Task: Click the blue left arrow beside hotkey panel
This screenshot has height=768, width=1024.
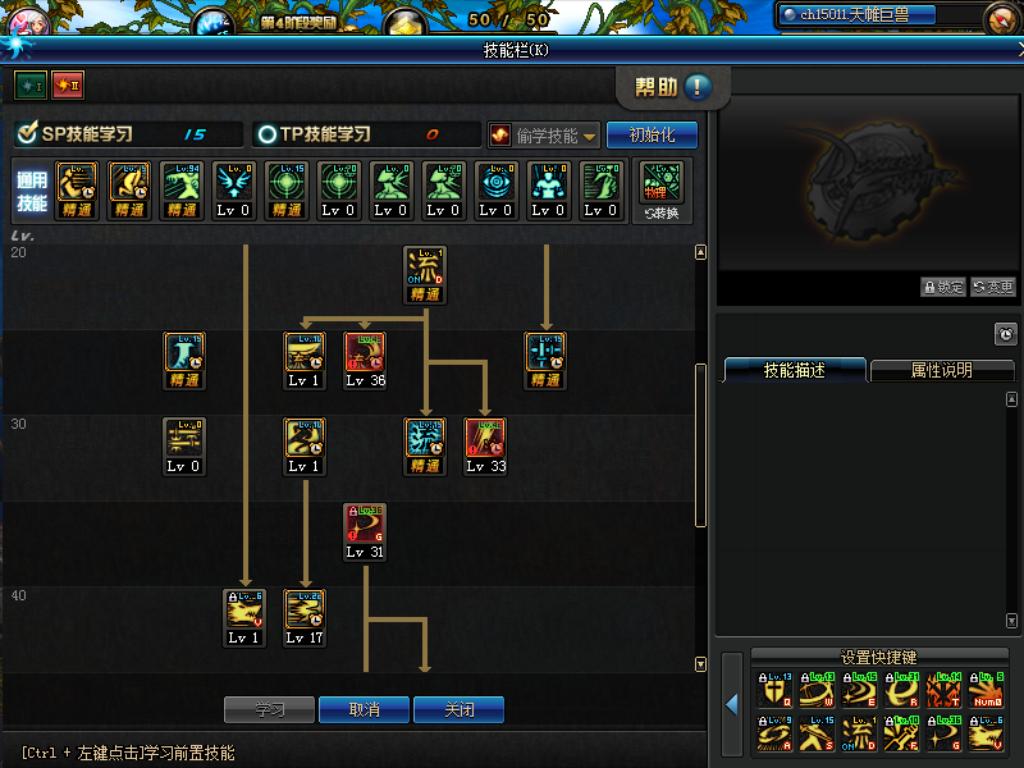Action: (x=731, y=705)
